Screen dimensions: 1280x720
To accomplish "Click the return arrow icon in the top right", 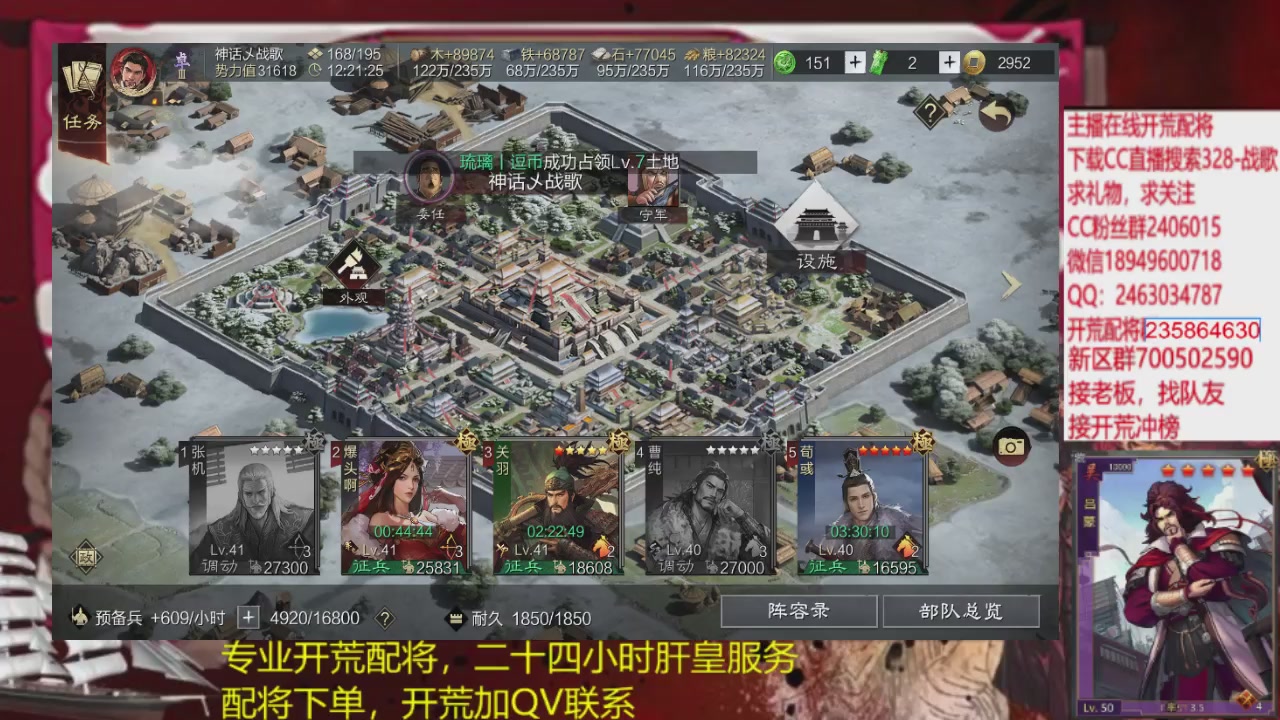I will click(994, 114).
